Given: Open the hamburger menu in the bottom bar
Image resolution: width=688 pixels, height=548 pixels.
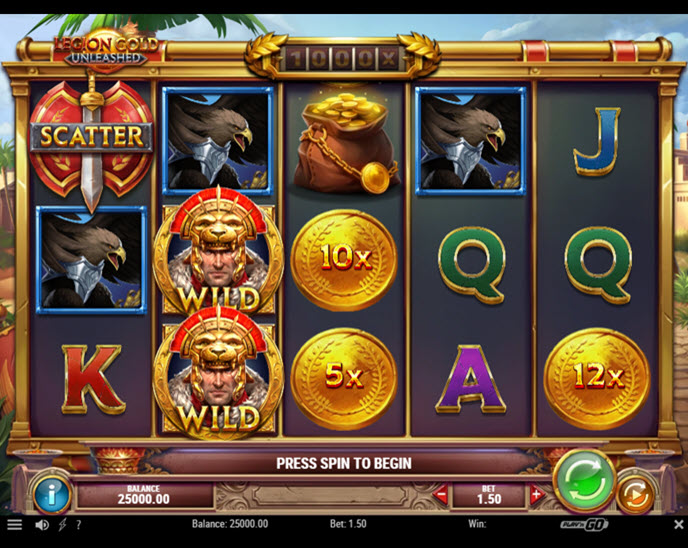Looking at the screenshot, I should [x=14, y=524].
